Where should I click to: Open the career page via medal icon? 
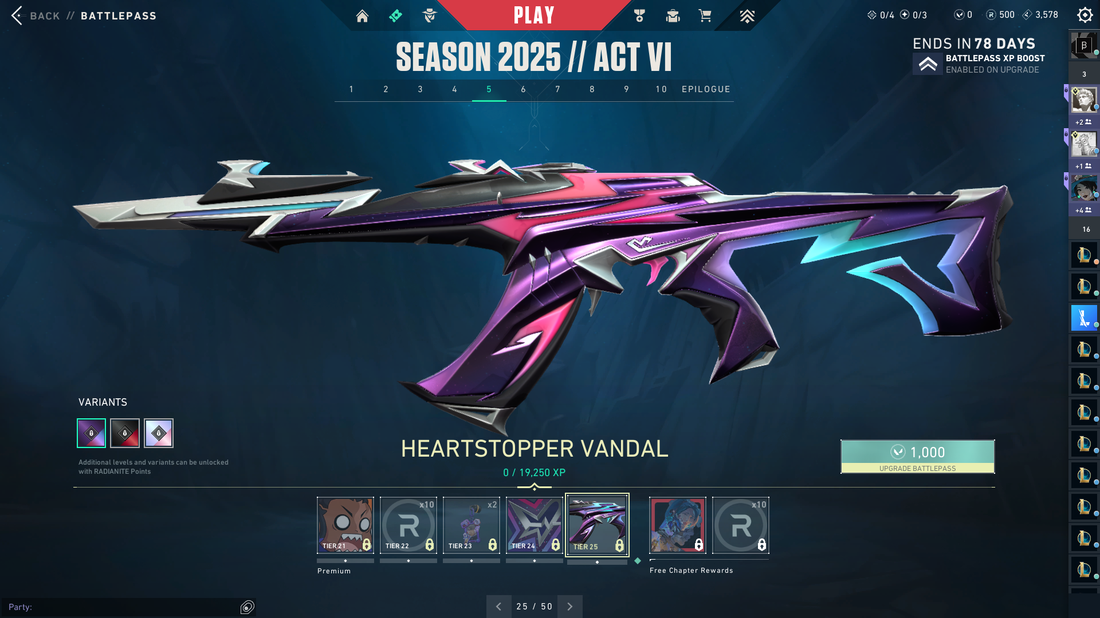[640, 16]
